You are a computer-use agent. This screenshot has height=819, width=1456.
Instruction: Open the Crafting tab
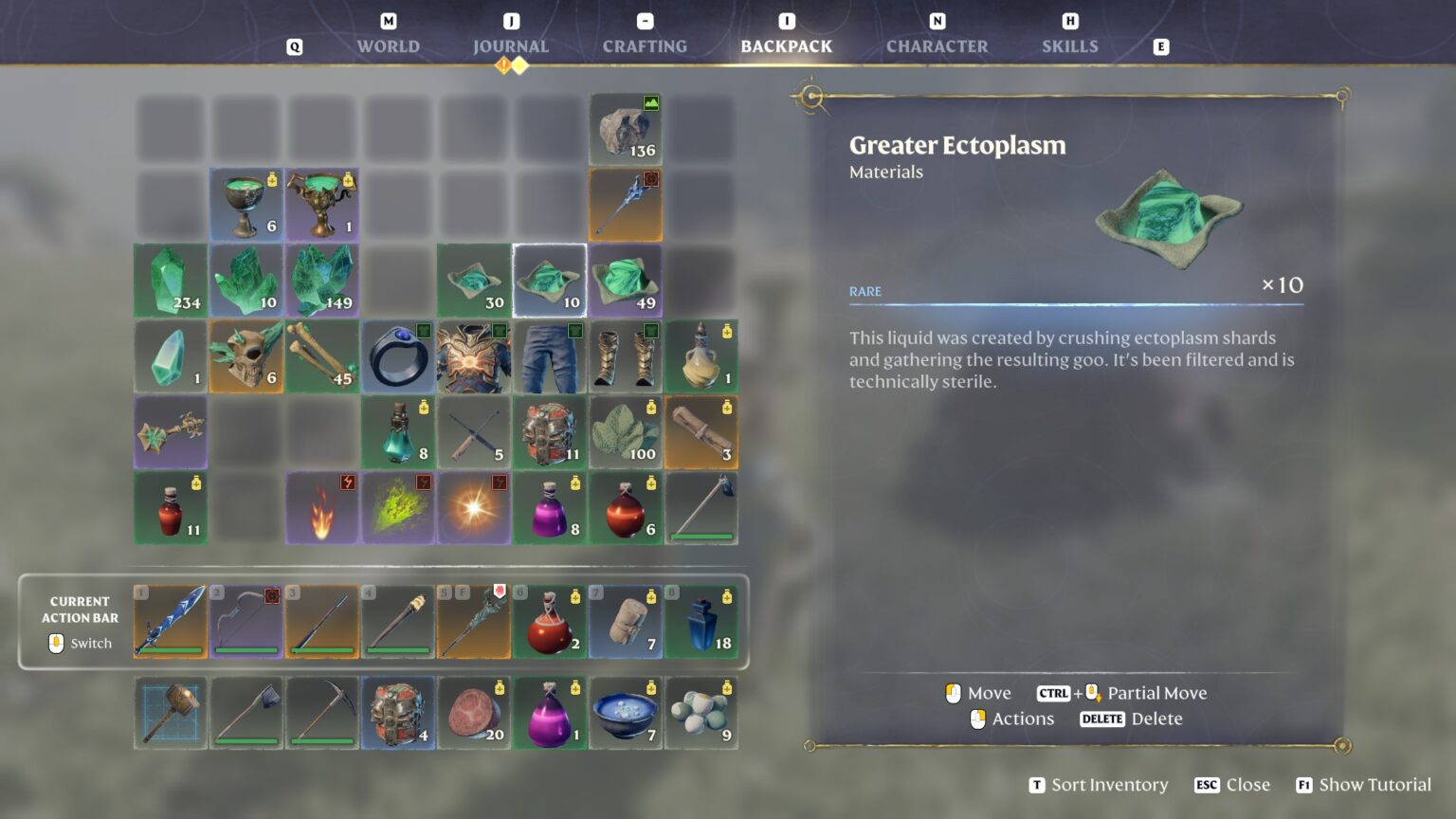(x=644, y=45)
